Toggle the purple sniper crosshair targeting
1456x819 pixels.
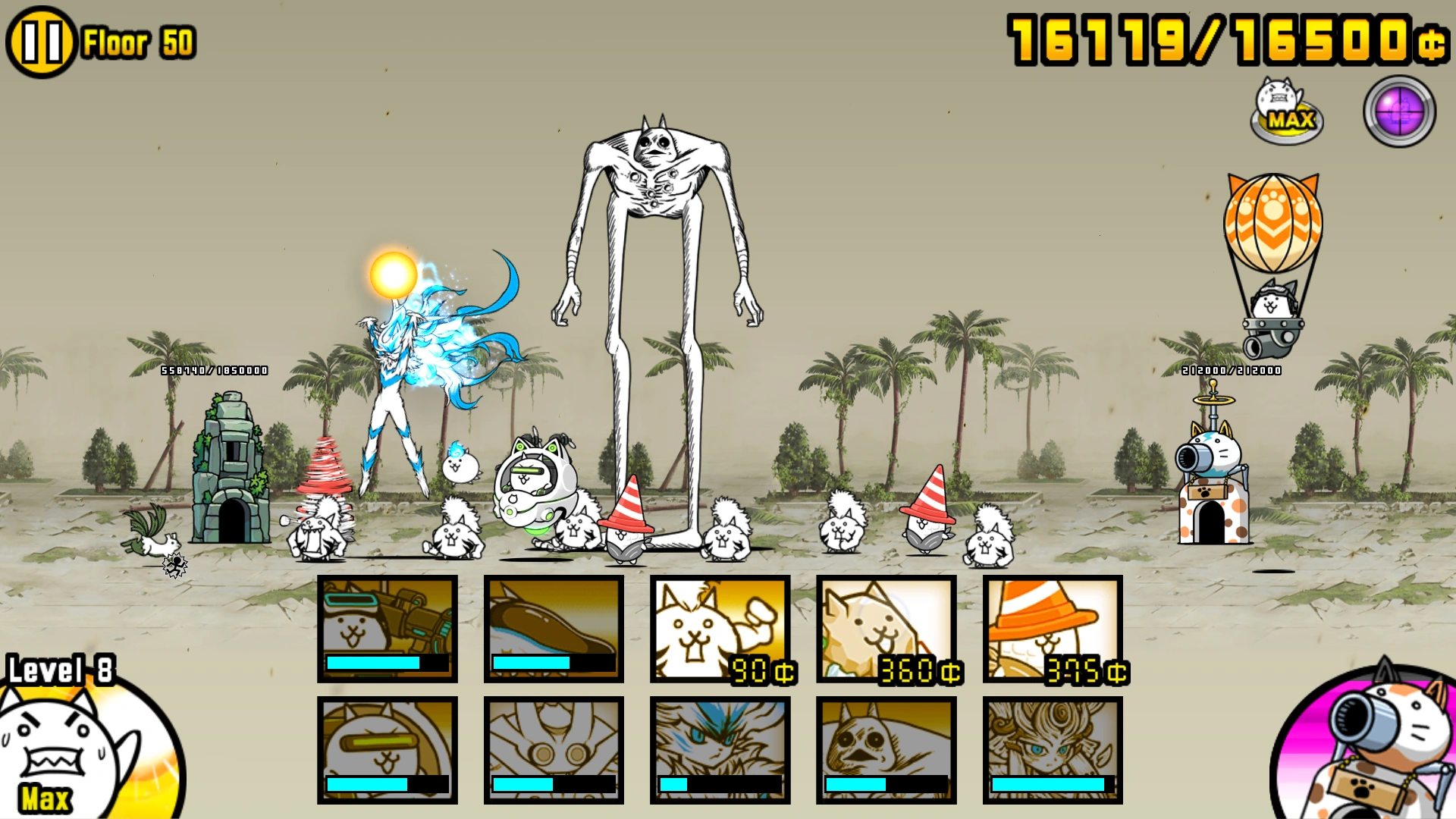tap(1398, 111)
